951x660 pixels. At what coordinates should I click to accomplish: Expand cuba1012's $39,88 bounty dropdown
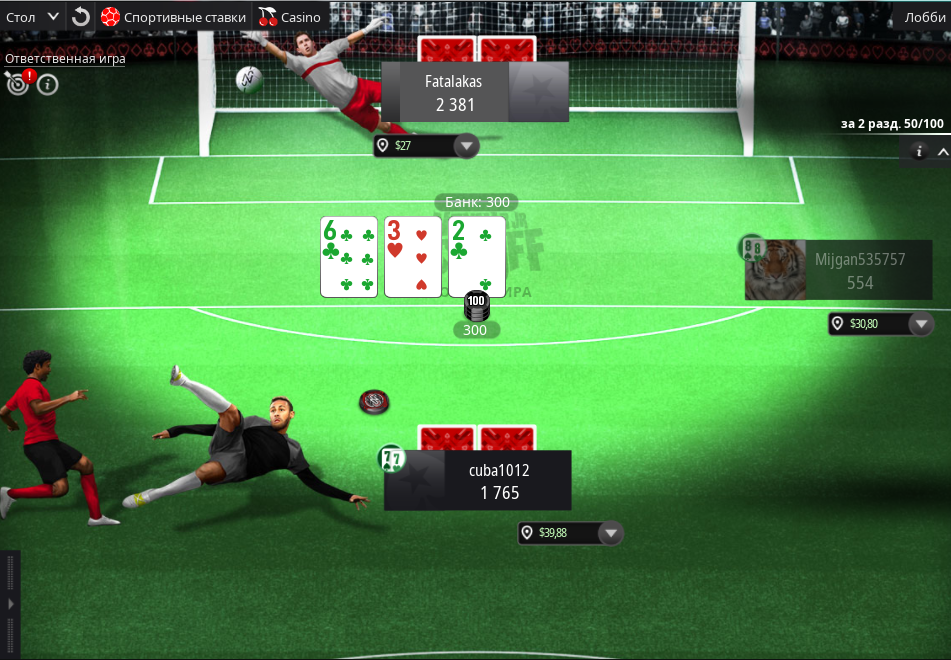(610, 533)
